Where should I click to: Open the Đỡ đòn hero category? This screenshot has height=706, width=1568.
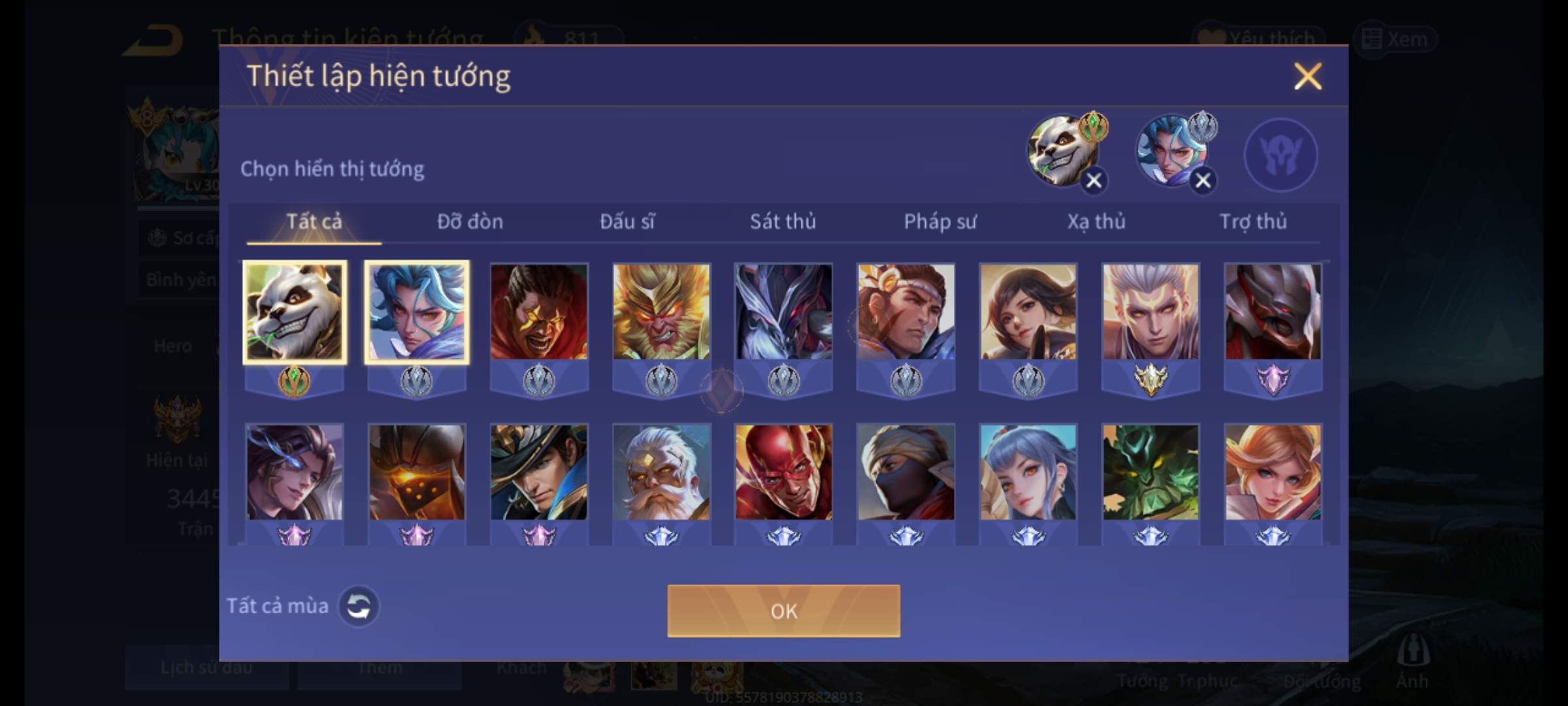click(x=470, y=222)
